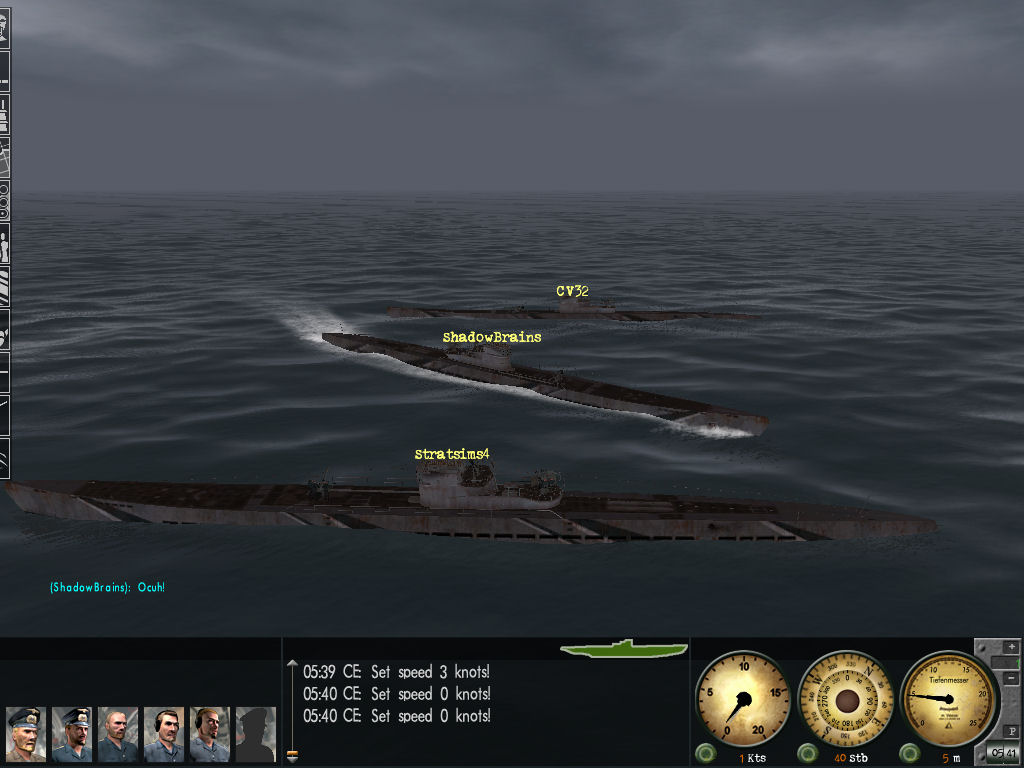Toggle the green button under the depth gauge

coord(911,752)
